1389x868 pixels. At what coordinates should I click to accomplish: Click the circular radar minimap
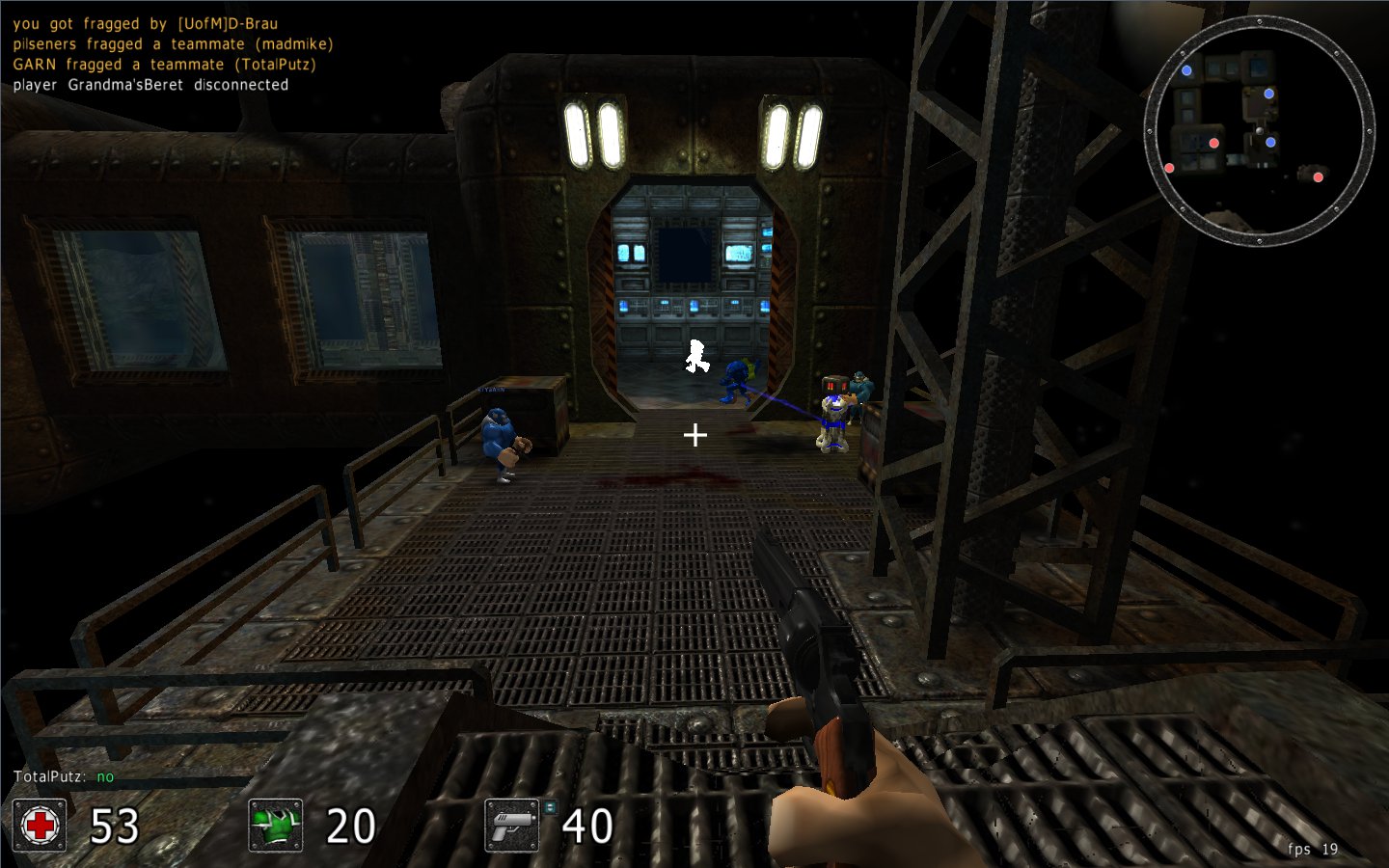tap(1259, 130)
